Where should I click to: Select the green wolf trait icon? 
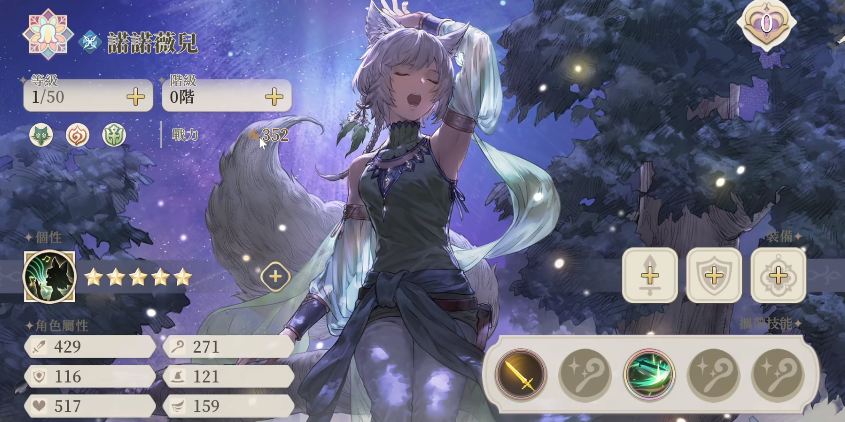click(x=41, y=135)
